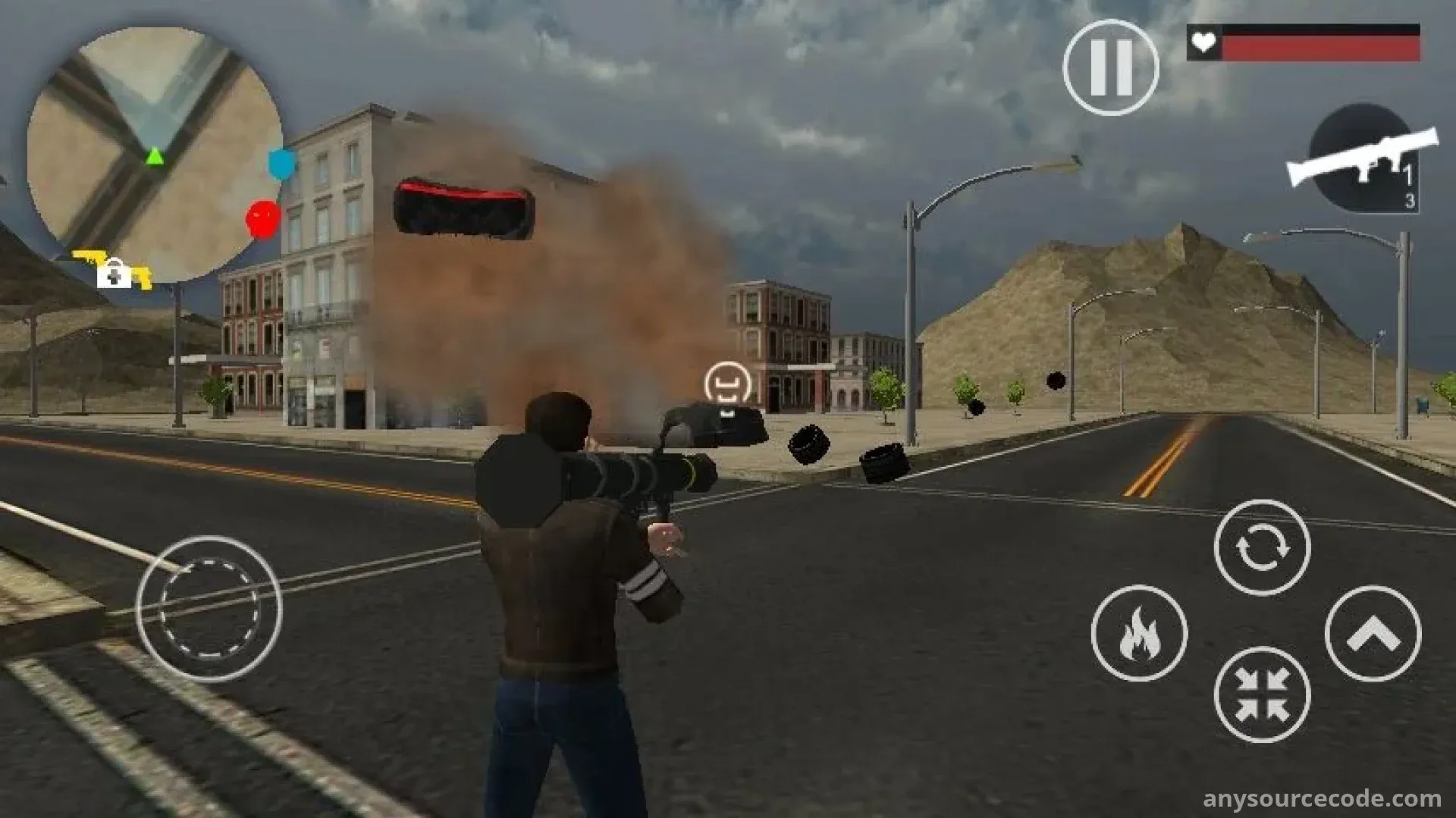Select the blue shield marker beside the minimap

click(x=281, y=163)
